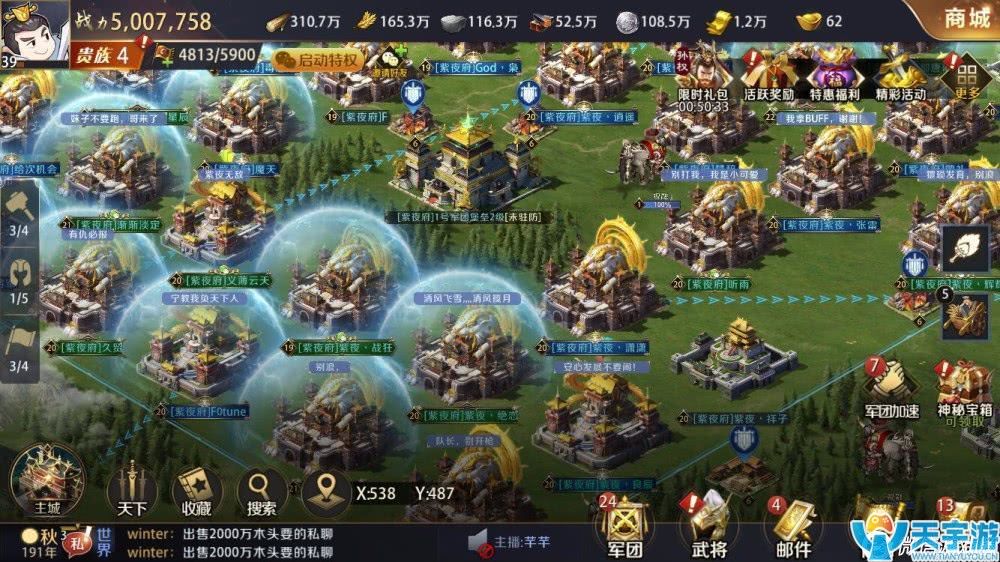This screenshot has height=562, width=1000.
Task: Open the 商城 shop
Action: [957, 18]
